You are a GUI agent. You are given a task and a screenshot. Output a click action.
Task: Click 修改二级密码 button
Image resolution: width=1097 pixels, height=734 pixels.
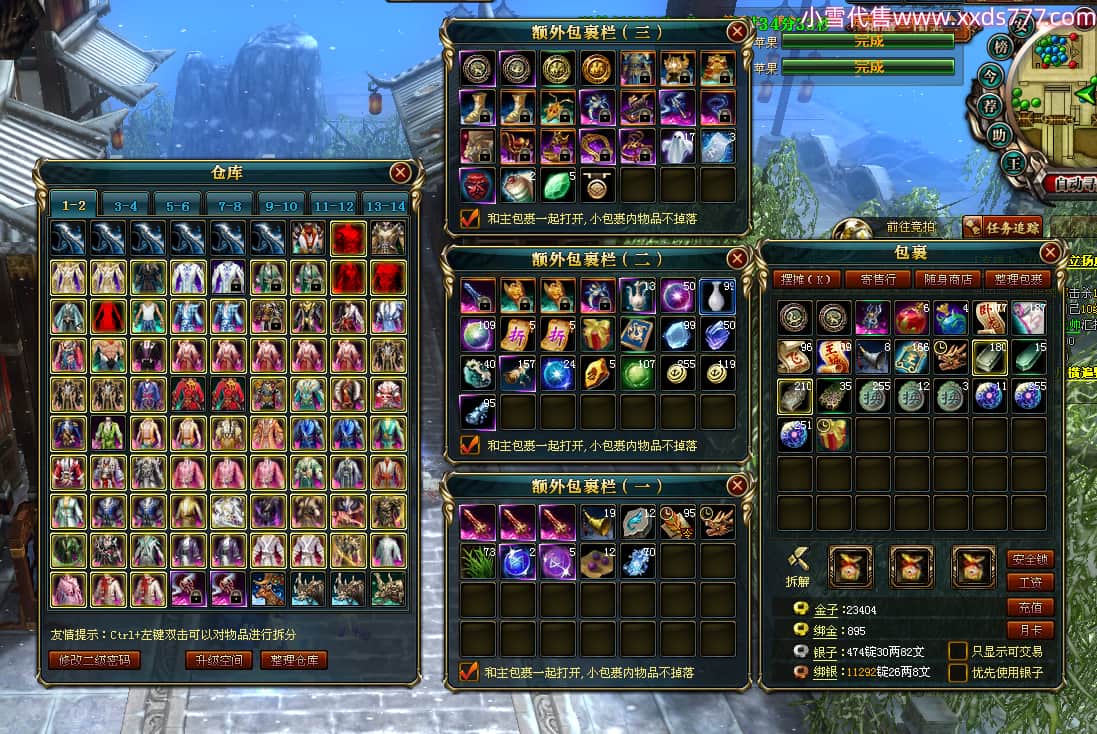(94, 660)
